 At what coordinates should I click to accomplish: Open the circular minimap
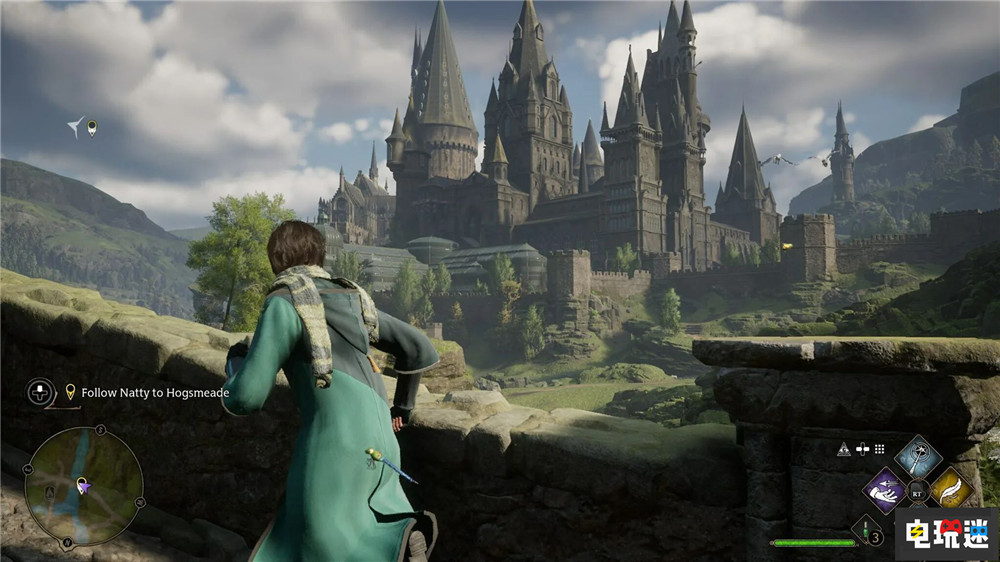coord(84,485)
